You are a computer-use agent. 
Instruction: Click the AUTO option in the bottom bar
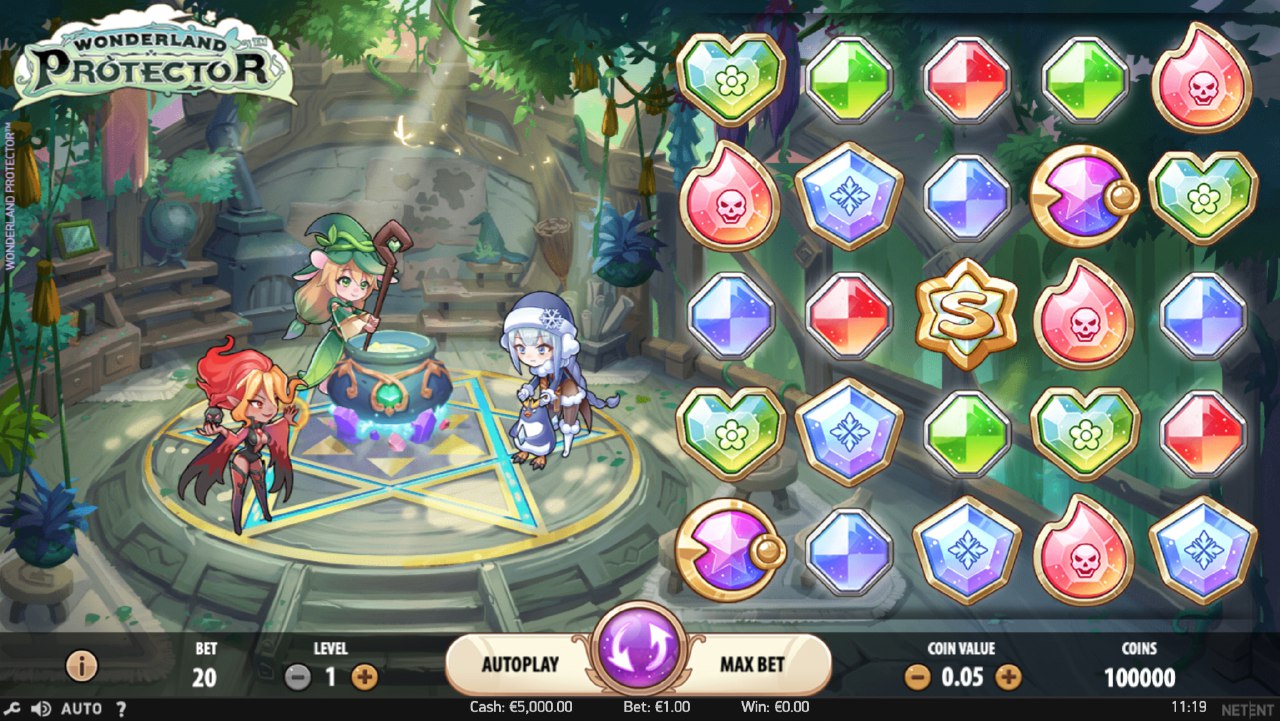(81, 709)
